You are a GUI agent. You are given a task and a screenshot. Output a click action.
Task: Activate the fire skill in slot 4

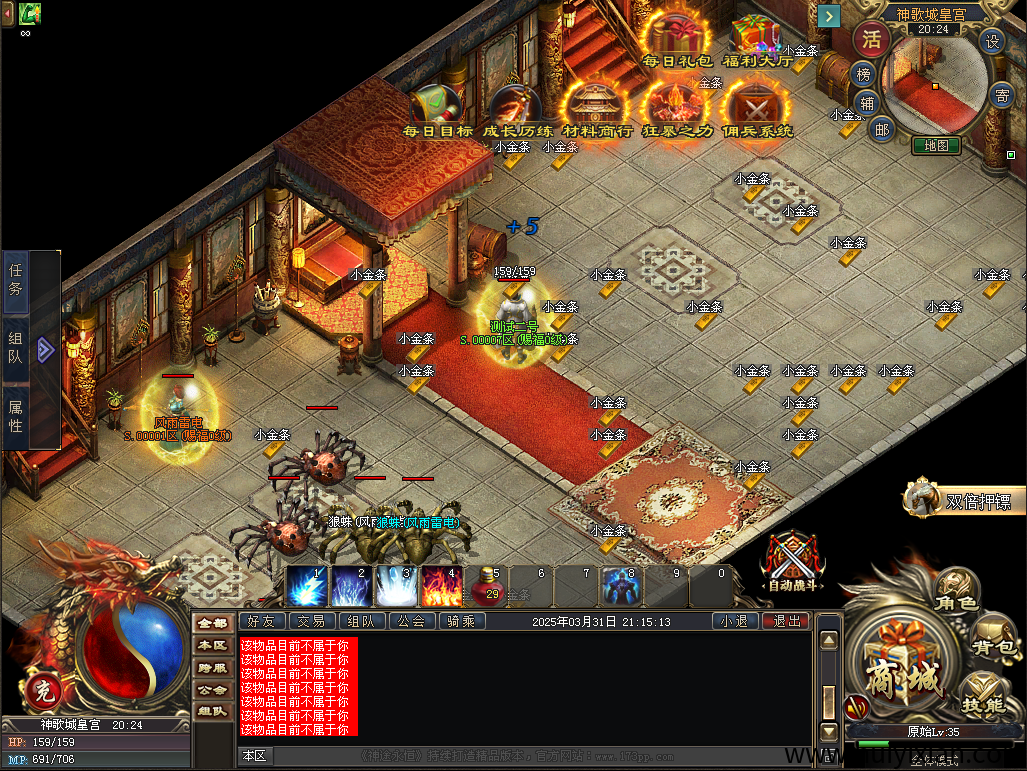[x=441, y=586]
